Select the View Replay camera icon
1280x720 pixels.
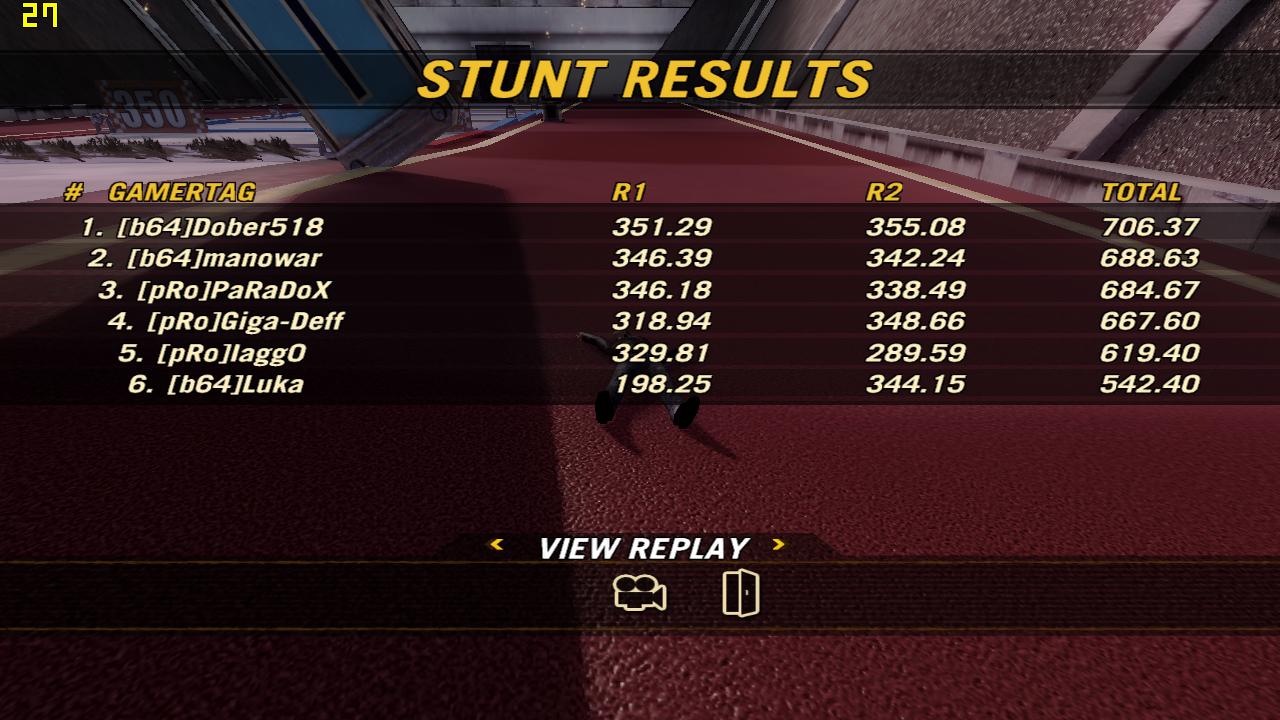[x=640, y=594]
